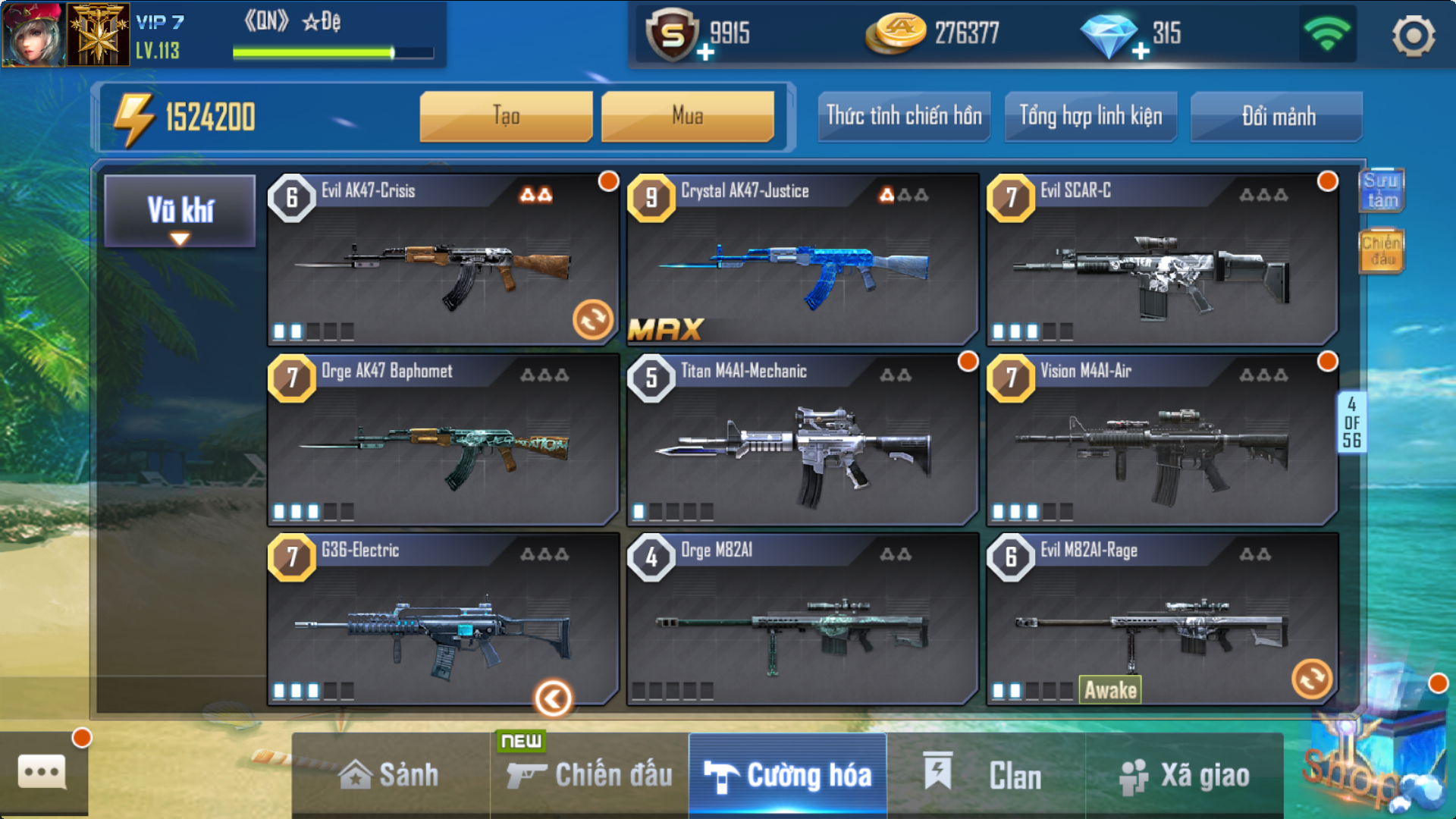
Task: Expand the Vũ khí category dropdown
Action: (x=180, y=212)
